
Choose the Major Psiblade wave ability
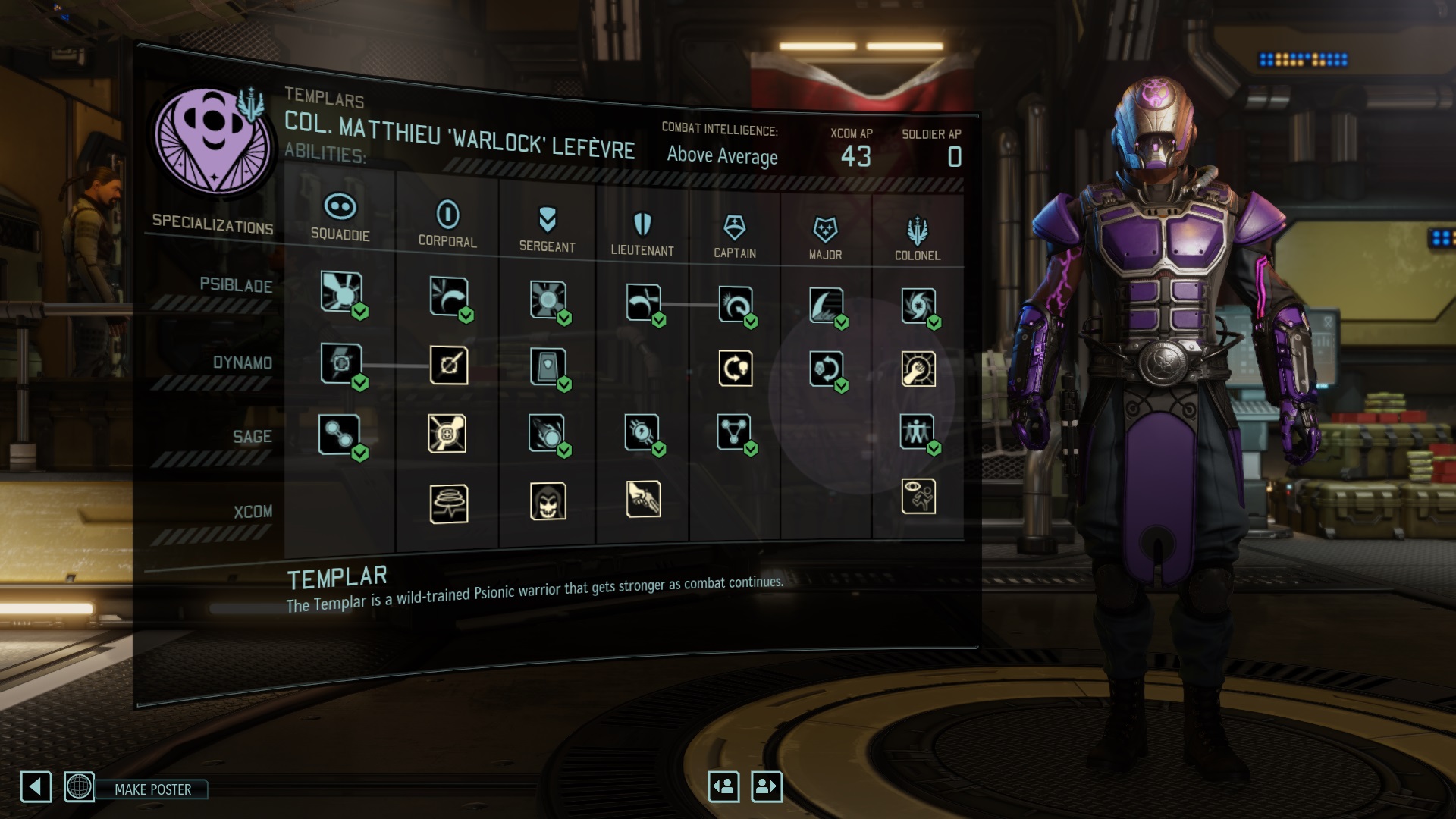tap(825, 306)
